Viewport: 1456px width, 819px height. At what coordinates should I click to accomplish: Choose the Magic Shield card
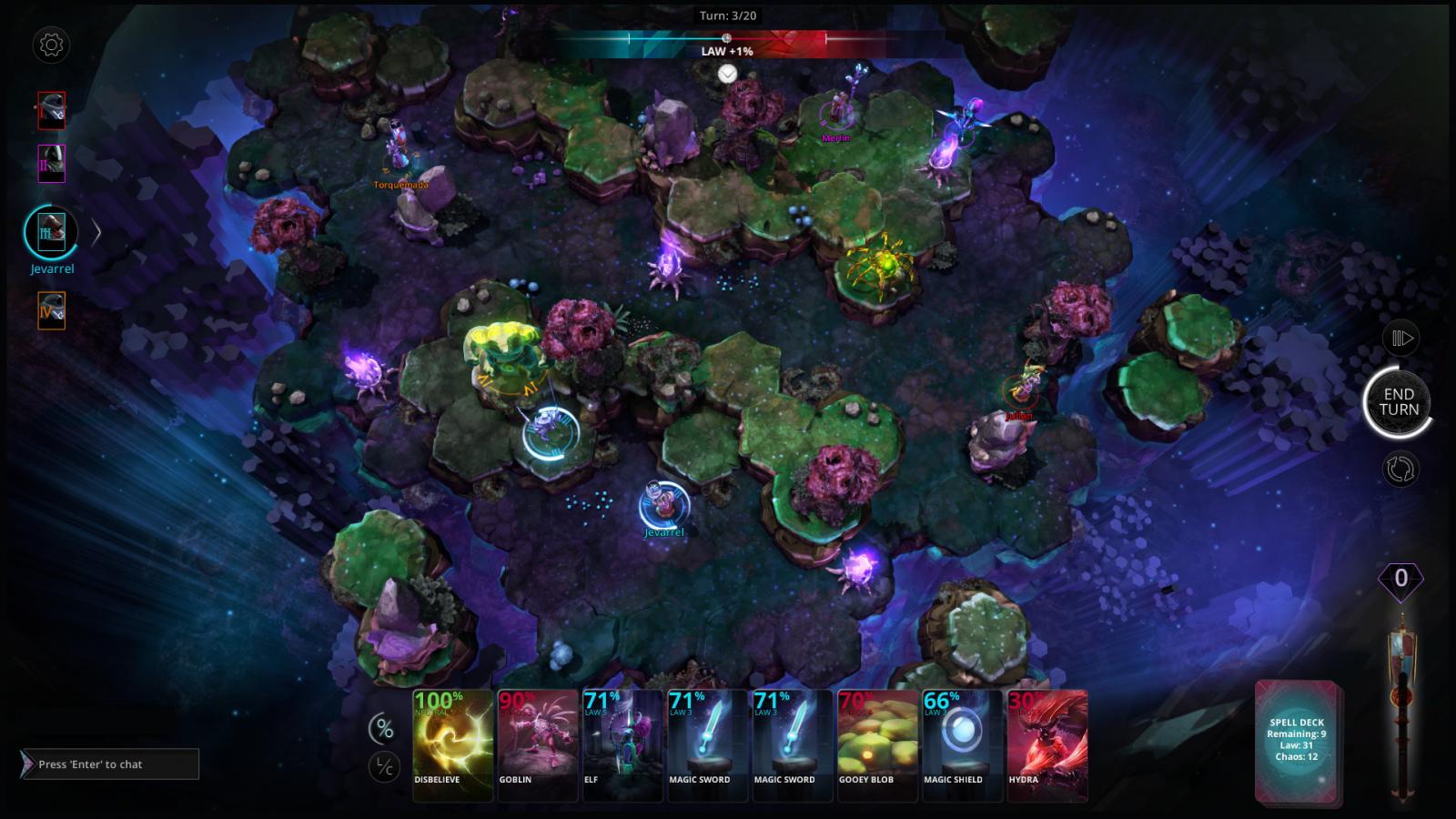coord(962,743)
